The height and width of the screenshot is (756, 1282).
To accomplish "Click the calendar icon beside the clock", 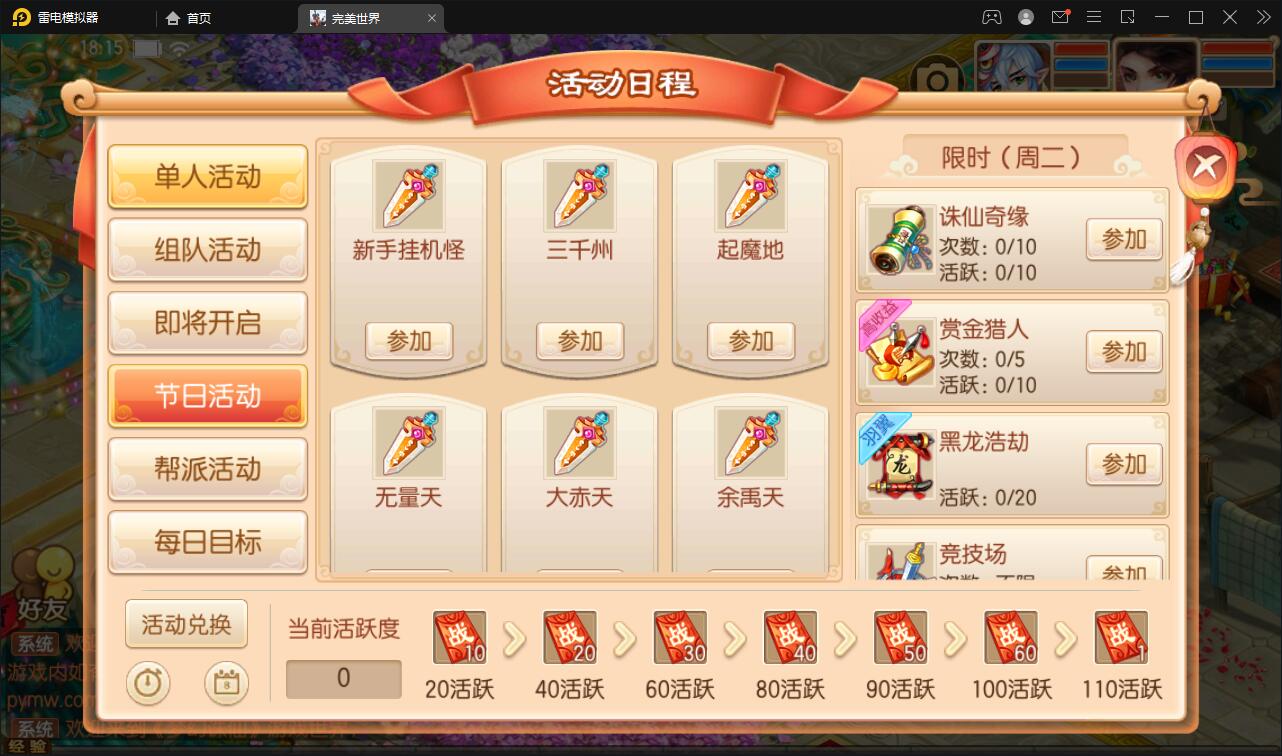I will pyautogui.click(x=227, y=684).
